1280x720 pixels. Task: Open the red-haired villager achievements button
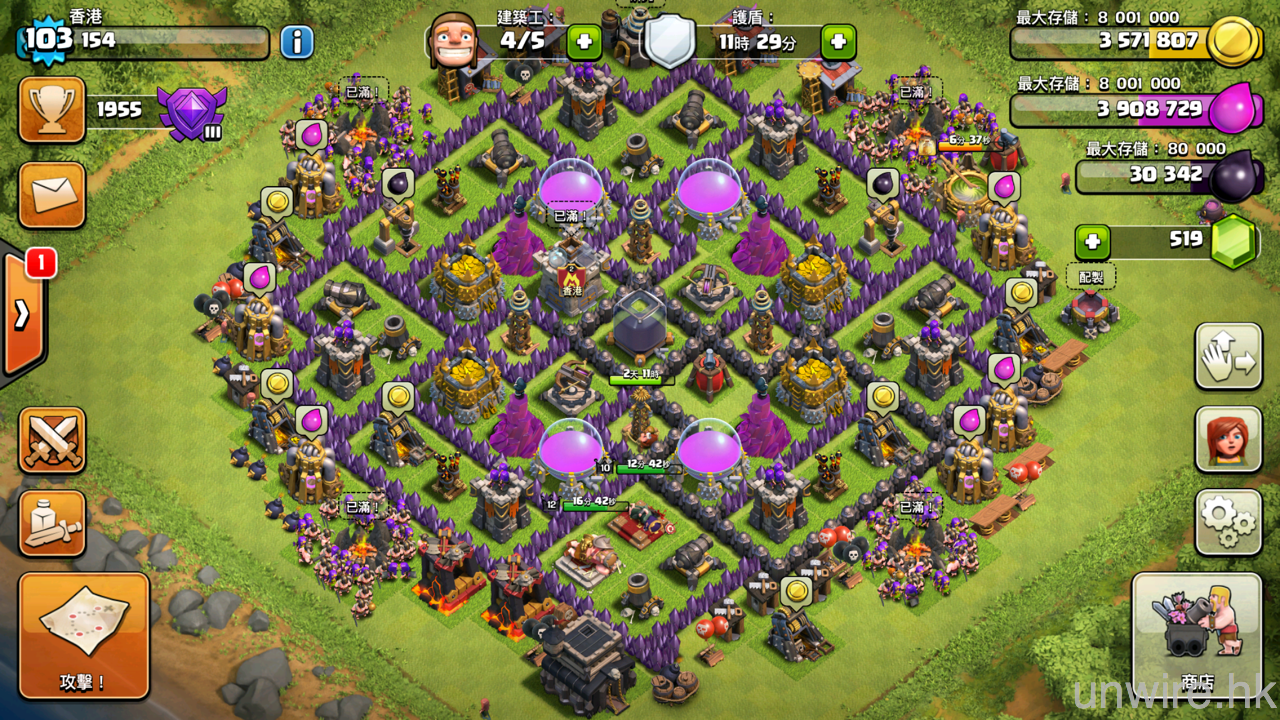click(1228, 439)
